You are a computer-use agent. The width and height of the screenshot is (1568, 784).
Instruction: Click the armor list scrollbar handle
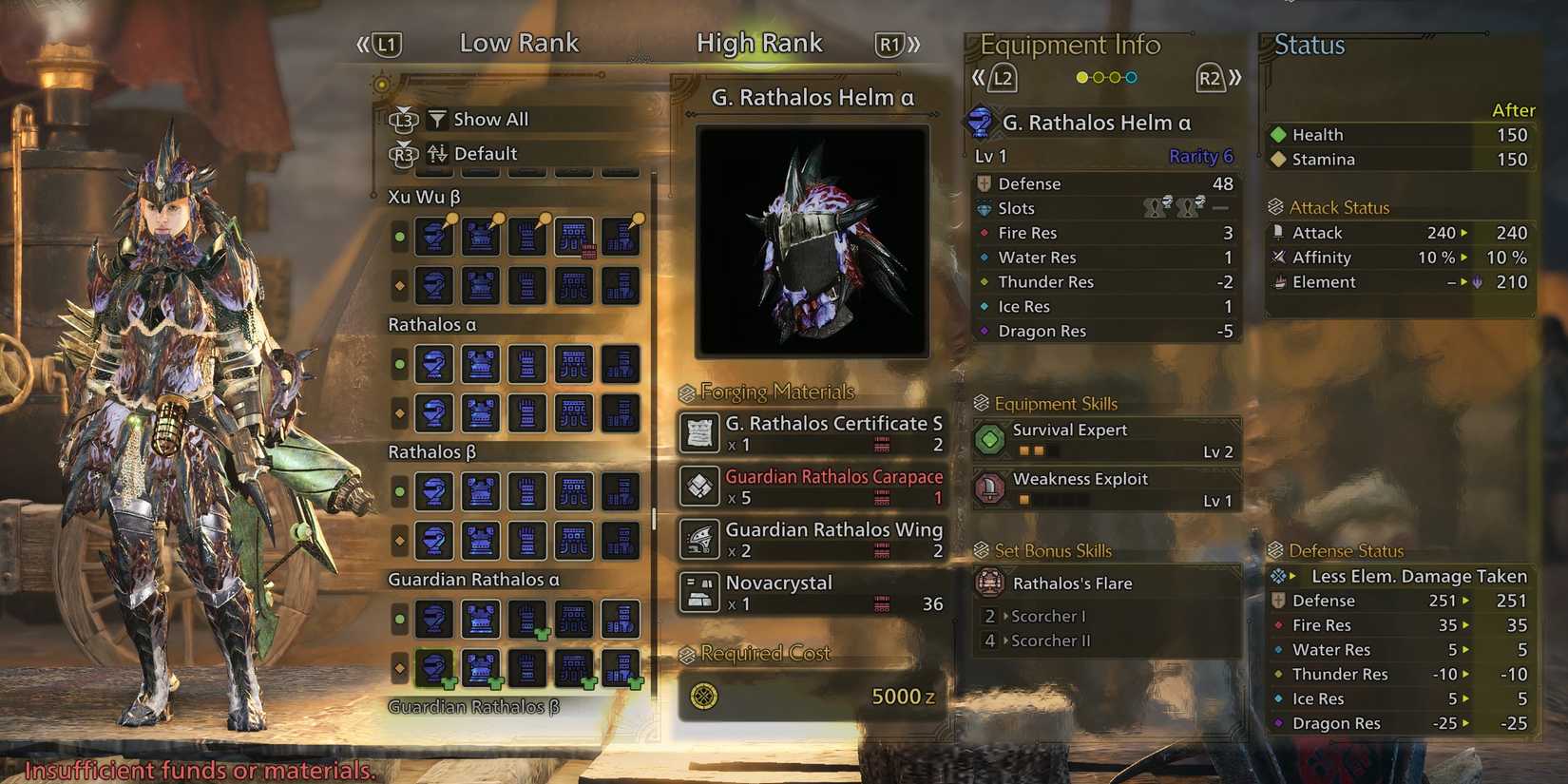coord(655,518)
